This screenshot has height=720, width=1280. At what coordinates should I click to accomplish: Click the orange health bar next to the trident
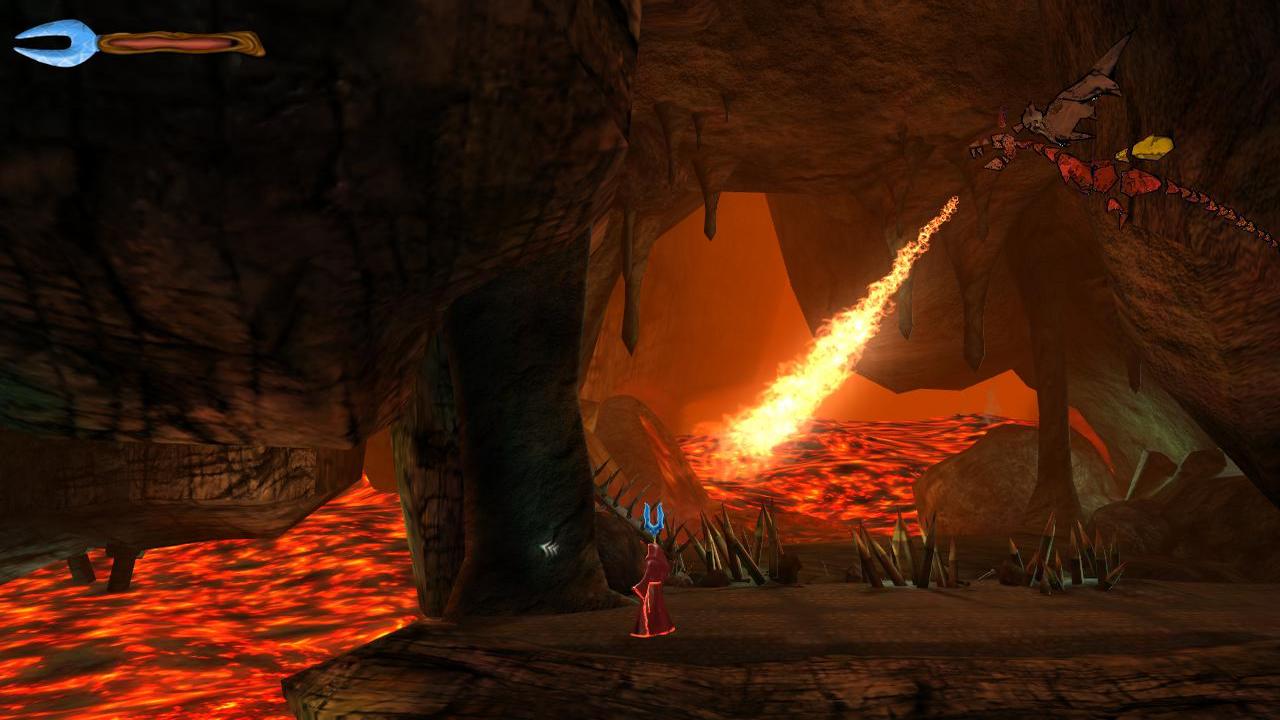tap(170, 42)
